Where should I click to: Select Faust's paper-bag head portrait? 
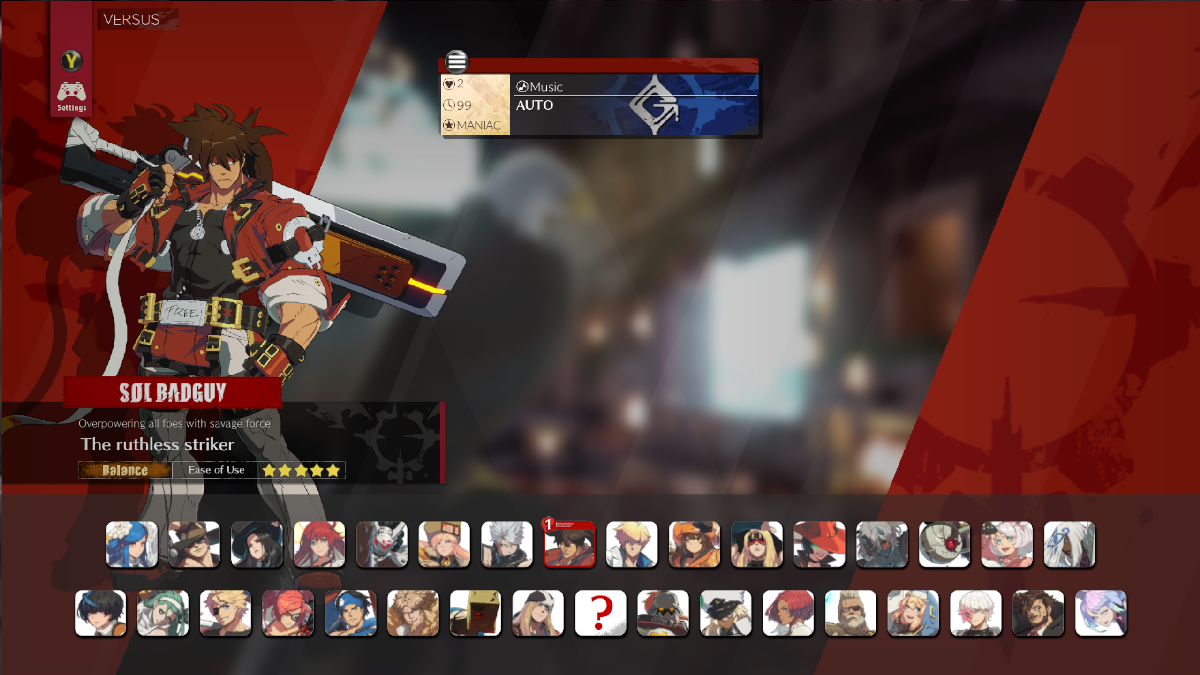(x=475, y=613)
